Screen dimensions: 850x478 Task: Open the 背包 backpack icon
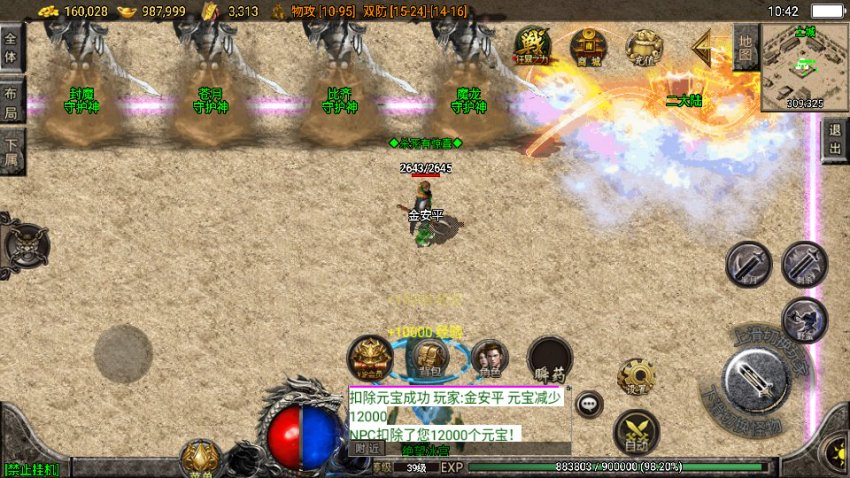[428, 357]
